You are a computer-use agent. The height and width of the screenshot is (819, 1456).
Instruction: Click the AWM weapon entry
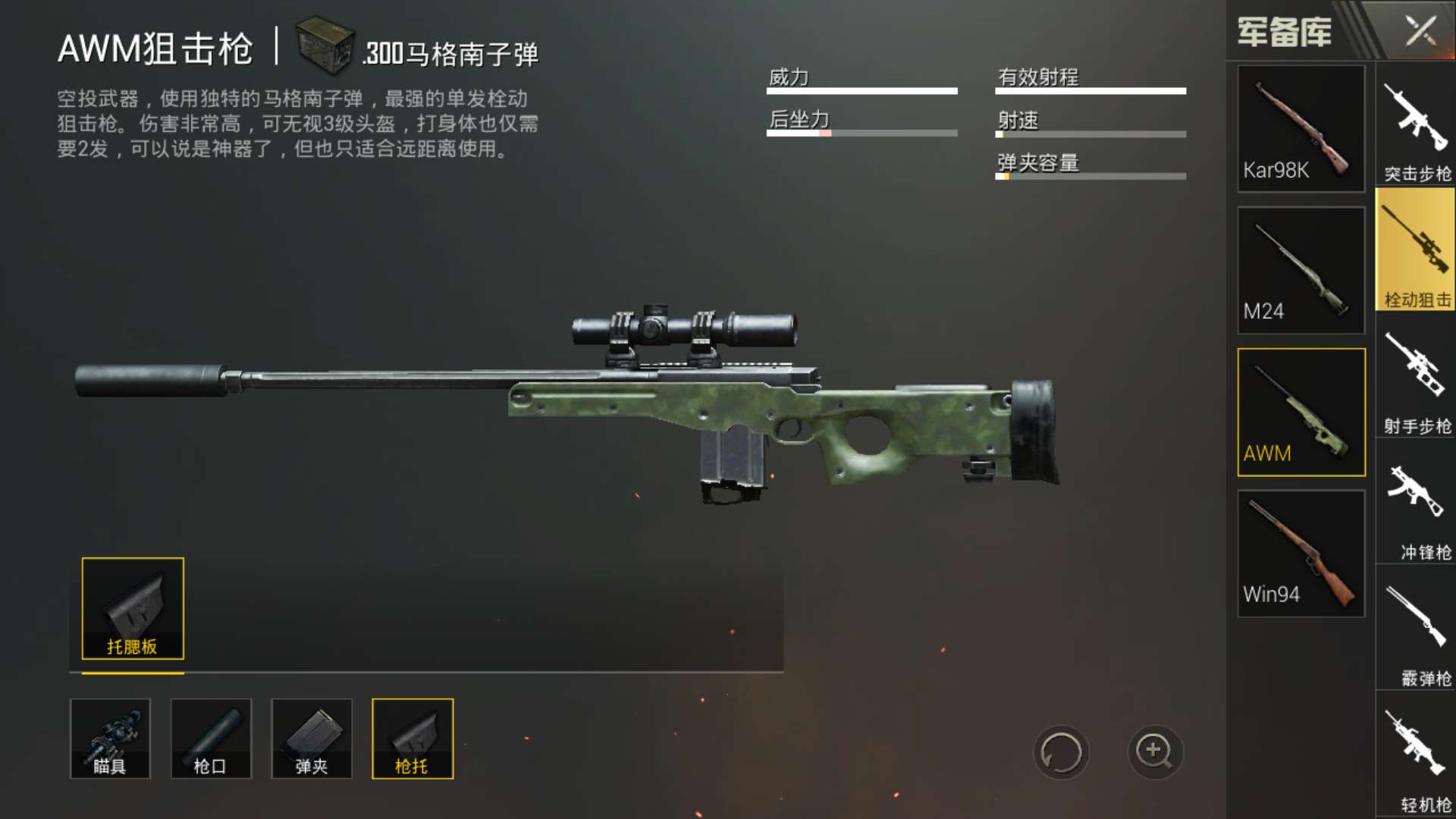click(x=1300, y=412)
